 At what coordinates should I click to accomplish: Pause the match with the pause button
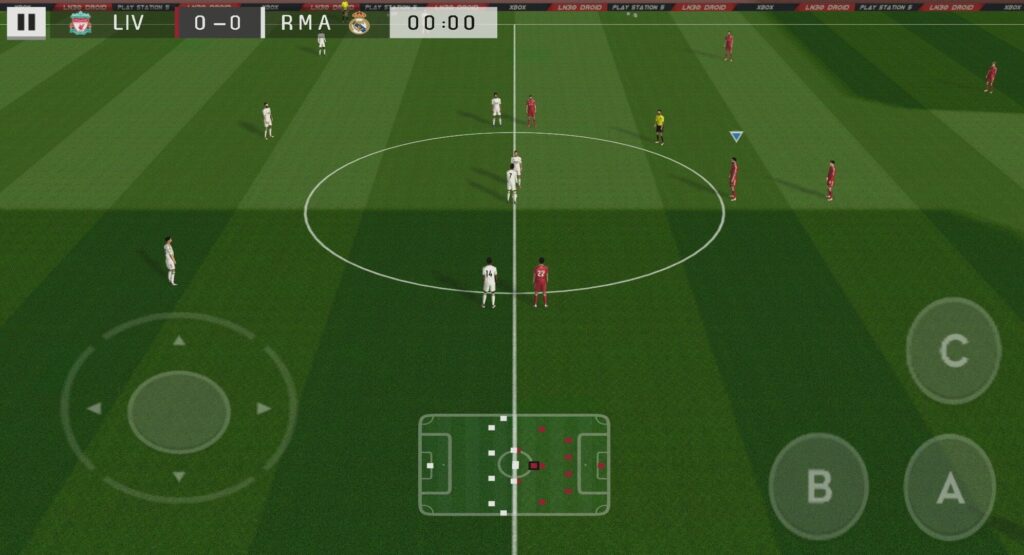(26, 22)
